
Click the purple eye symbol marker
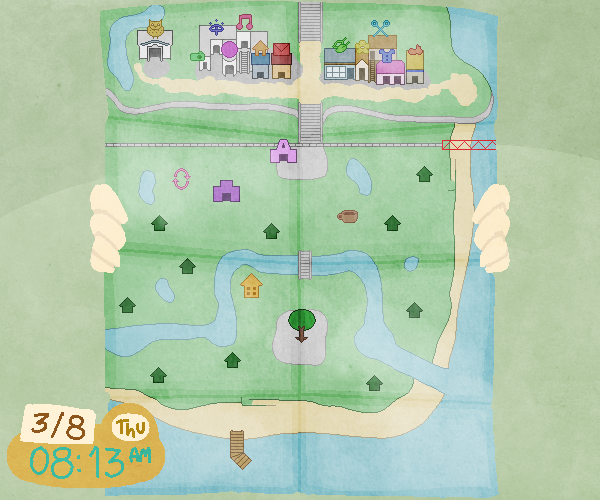pyautogui.click(x=216, y=31)
